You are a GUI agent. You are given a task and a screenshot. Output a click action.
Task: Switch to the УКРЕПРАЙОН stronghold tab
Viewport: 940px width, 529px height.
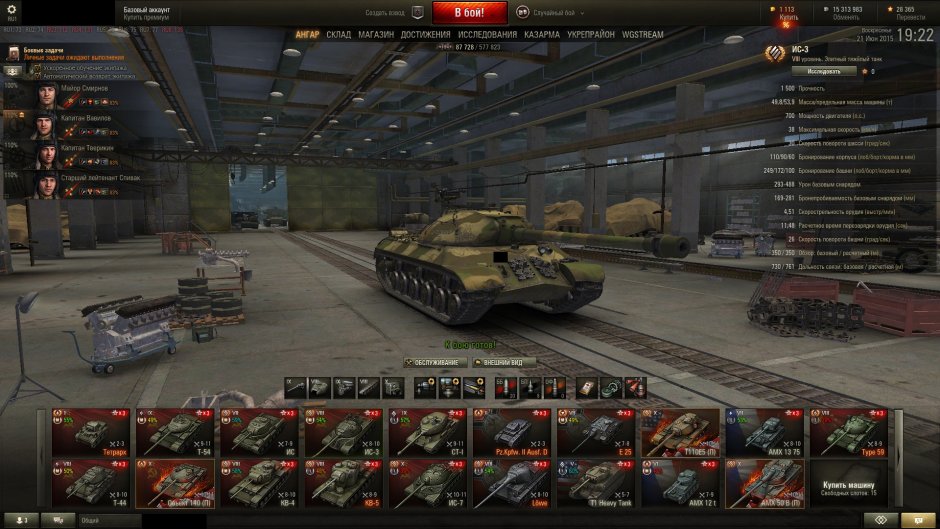point(591,35)
